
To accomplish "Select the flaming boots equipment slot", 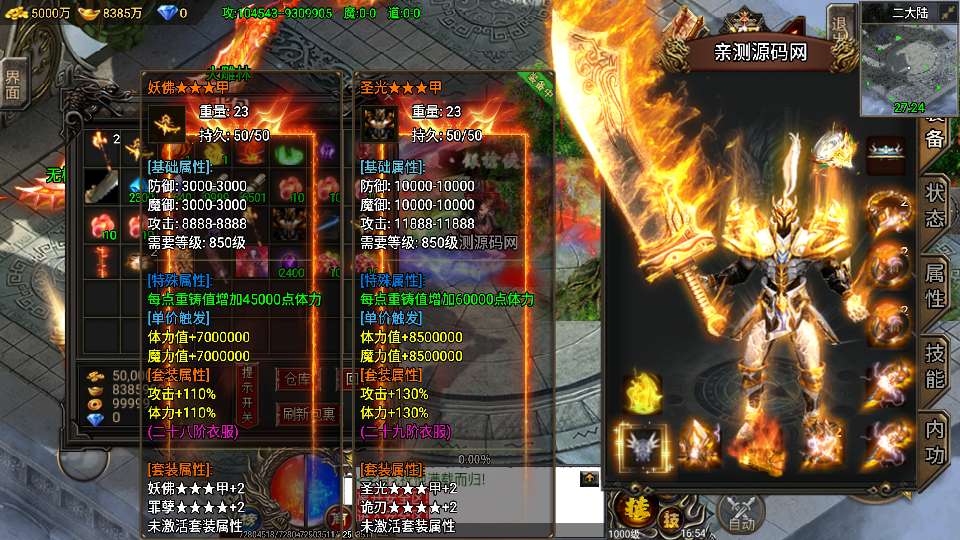I will 758,444.
